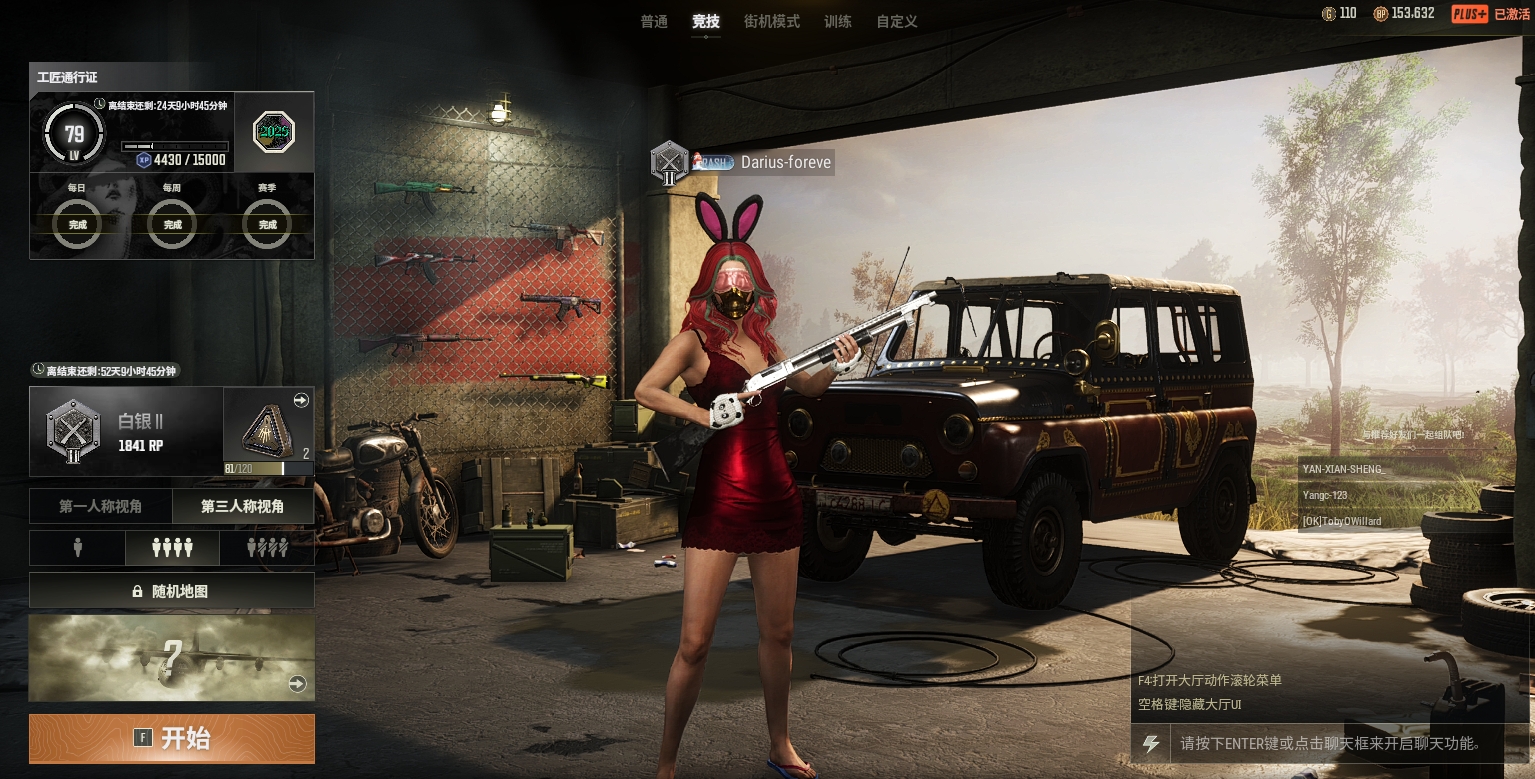
Task: Open the 街机模式 arcade tab
Action: [x=771, y=21]
